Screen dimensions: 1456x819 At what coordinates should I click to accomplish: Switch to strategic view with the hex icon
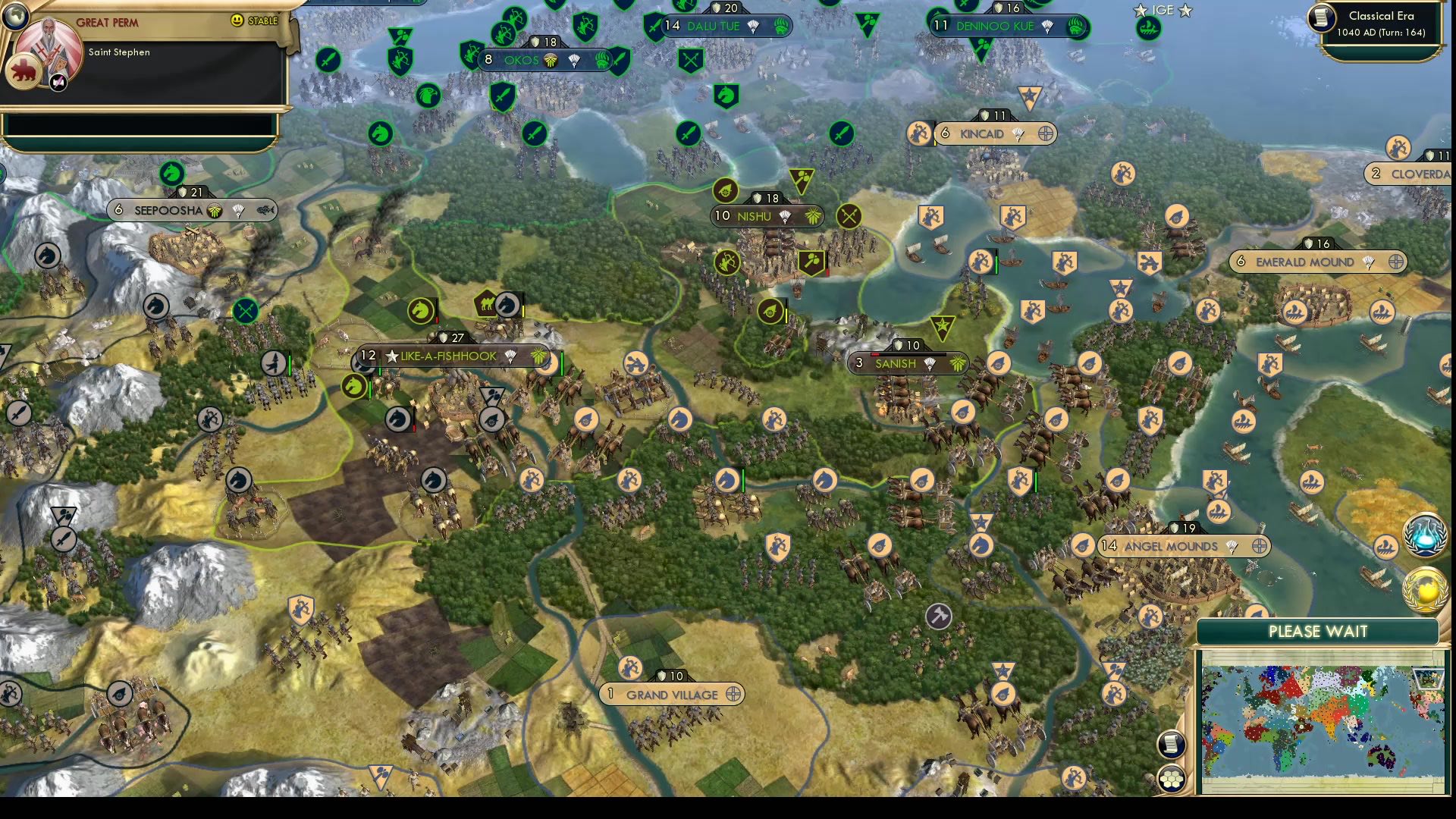pyautogui.click(x=1171, y=777)
